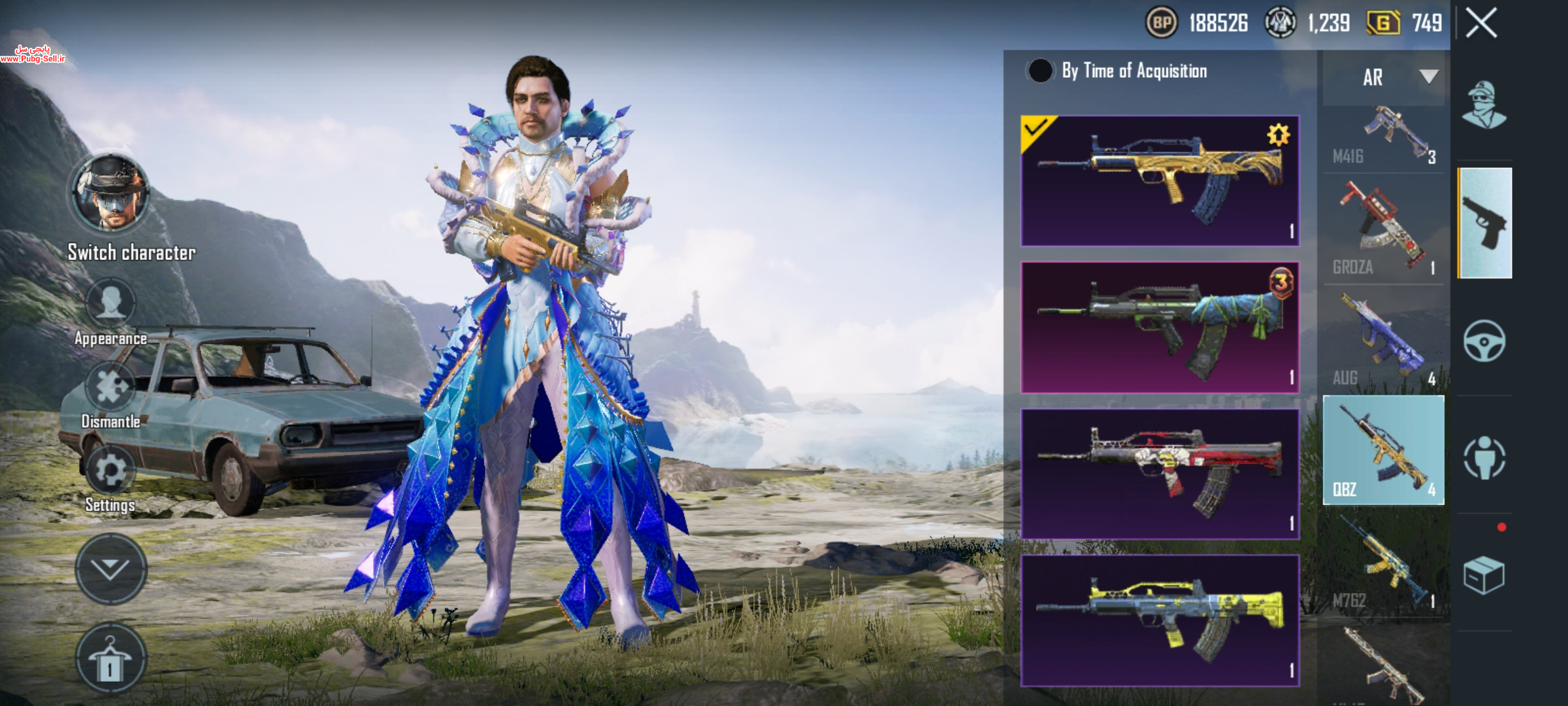Close the inventory screen with the X
The image size is (1568, 706).
point(1481,24)
